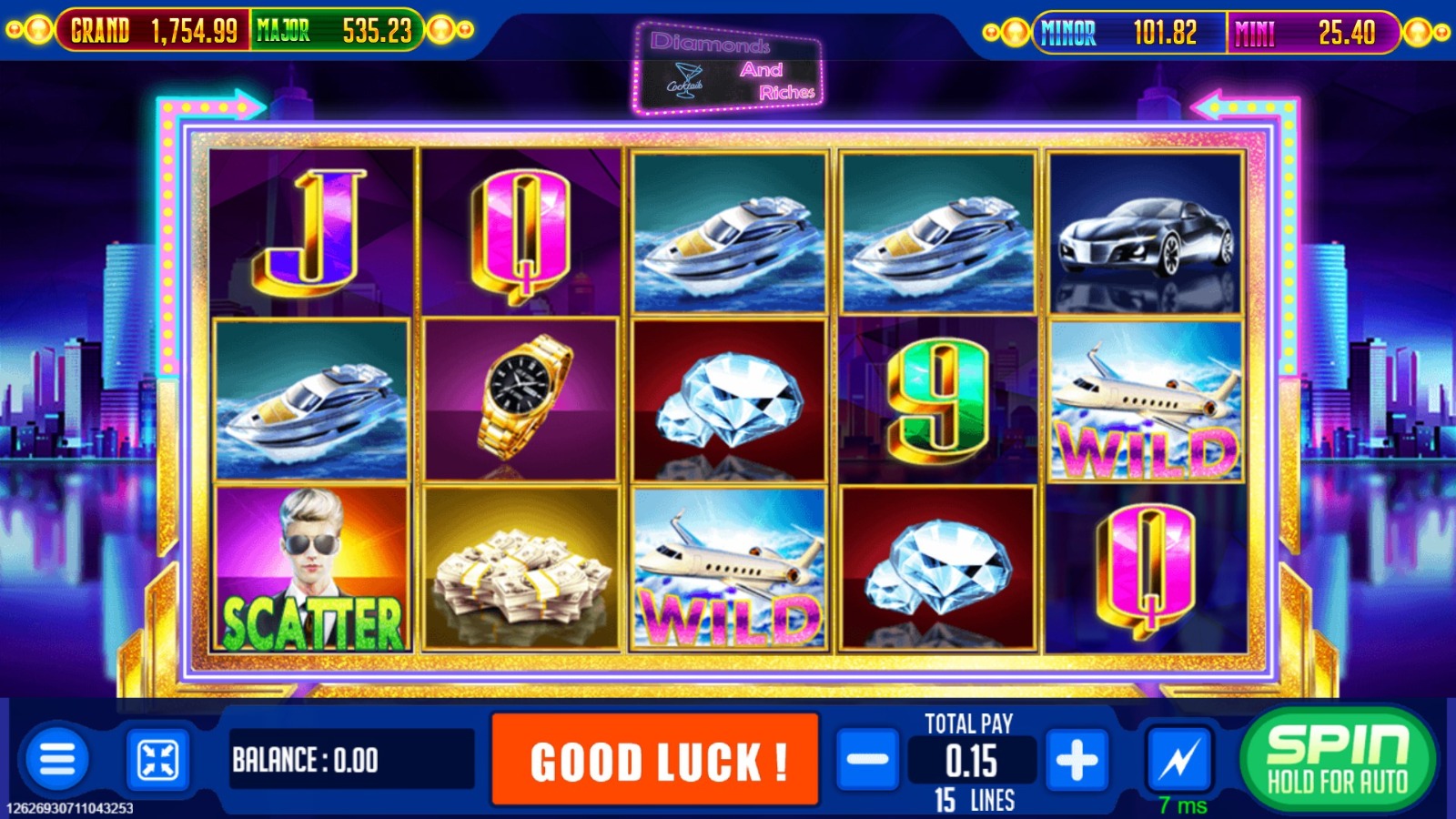This screenshot has width=1456, height=819.
Task: Increase the bet with the plus button
Action: pos(1077,759)
